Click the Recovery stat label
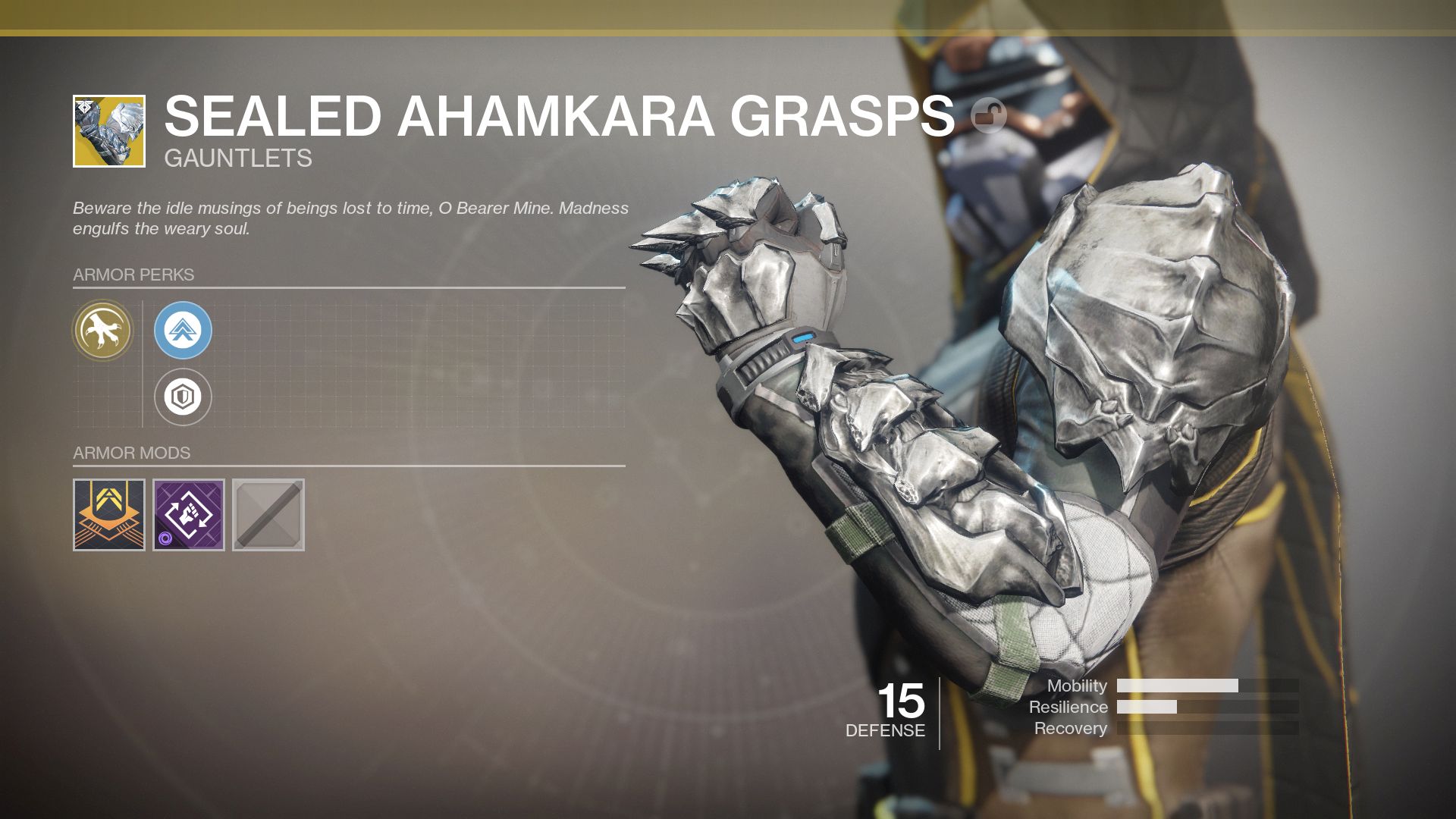The height and width of the screenshot is (819, 1456). point(1071,728)
